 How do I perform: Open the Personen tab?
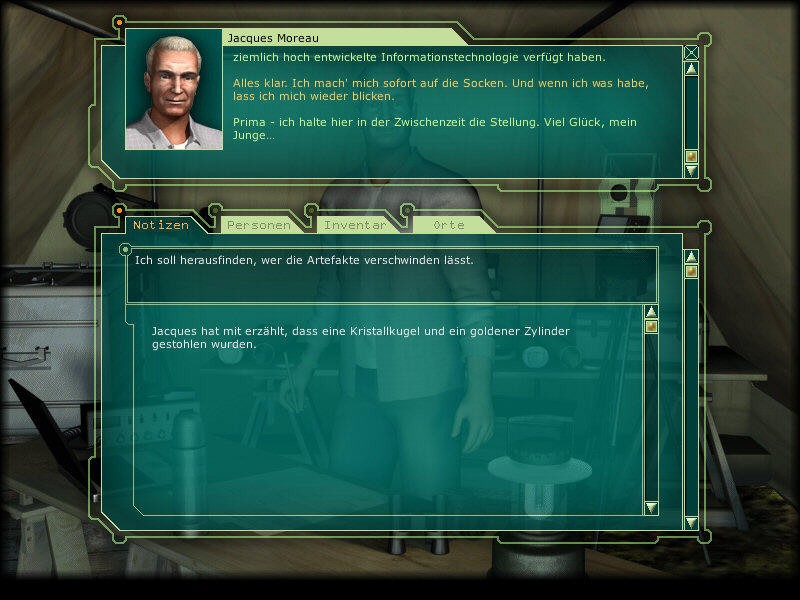click(259, 225)
